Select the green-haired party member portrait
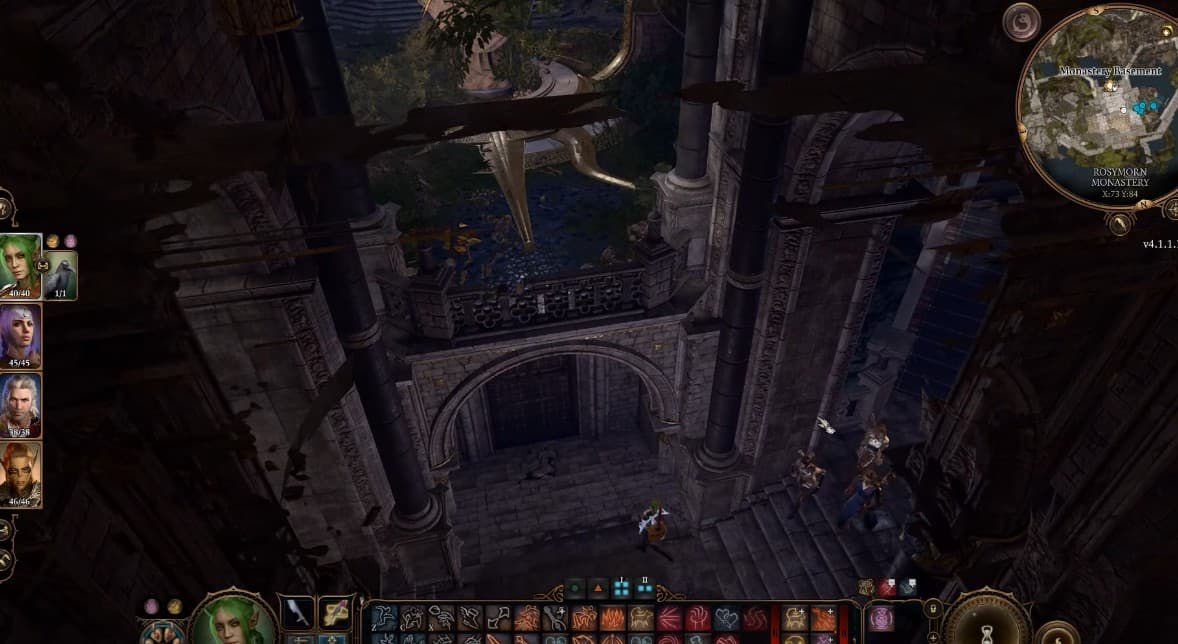Image resolution: width=1178 pixels, height=644 pixels. 20,264
